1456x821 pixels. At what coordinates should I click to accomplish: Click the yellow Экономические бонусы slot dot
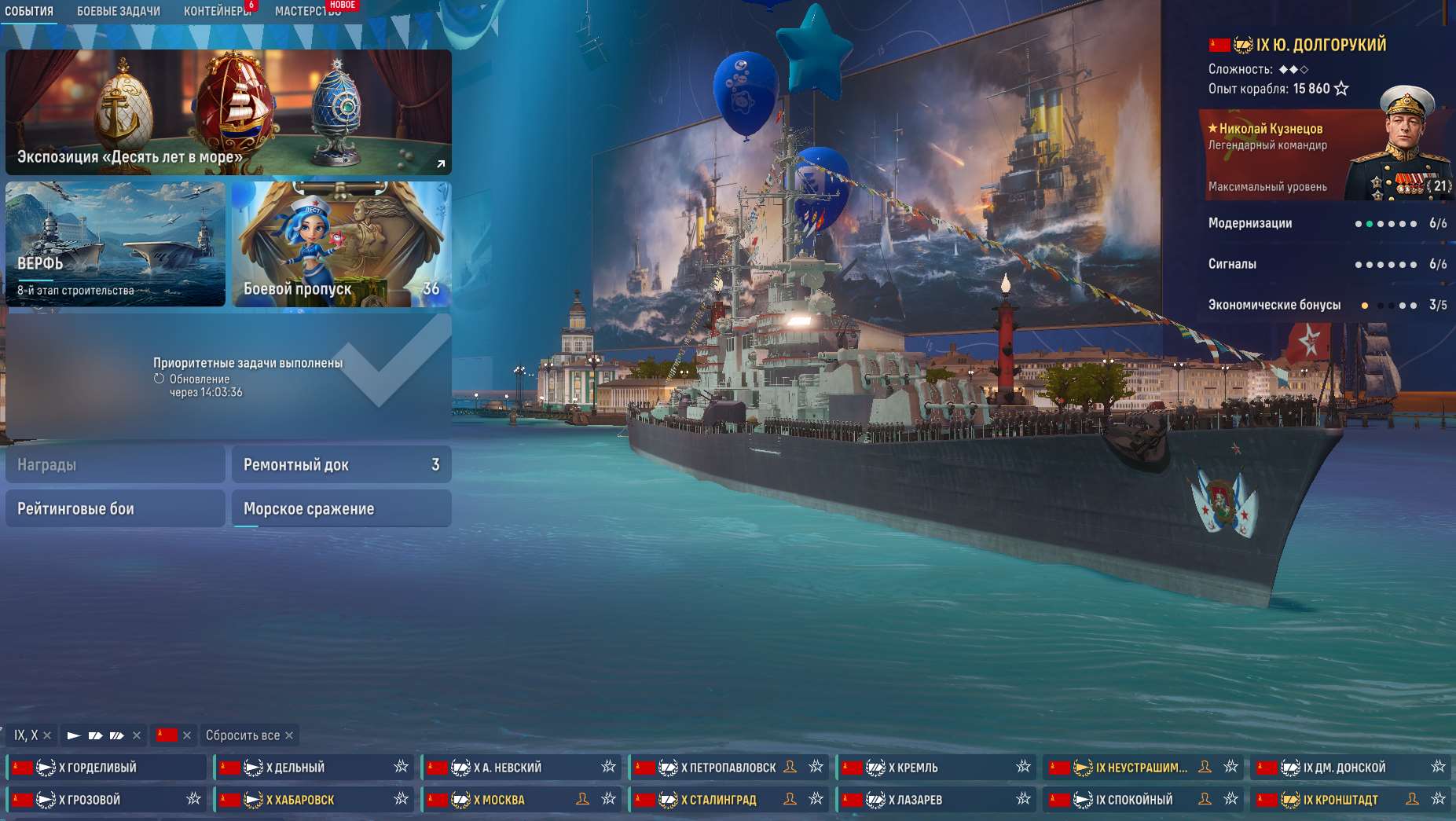[x=1365, y=305]
